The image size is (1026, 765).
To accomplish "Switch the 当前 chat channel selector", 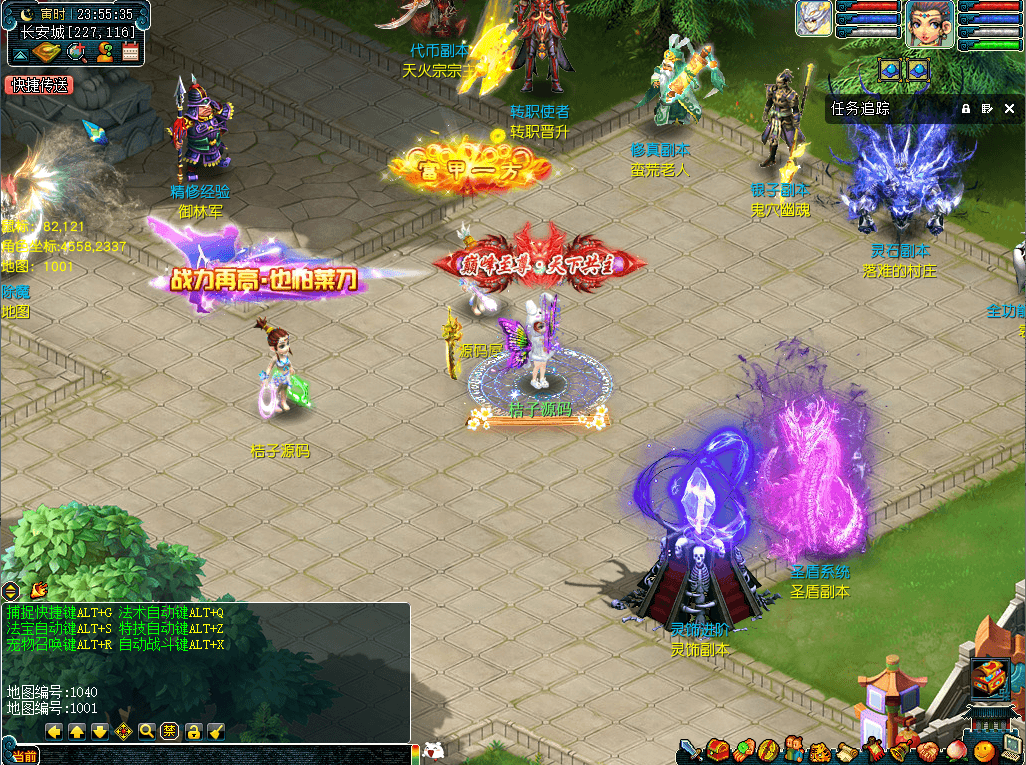I will 25,756.
